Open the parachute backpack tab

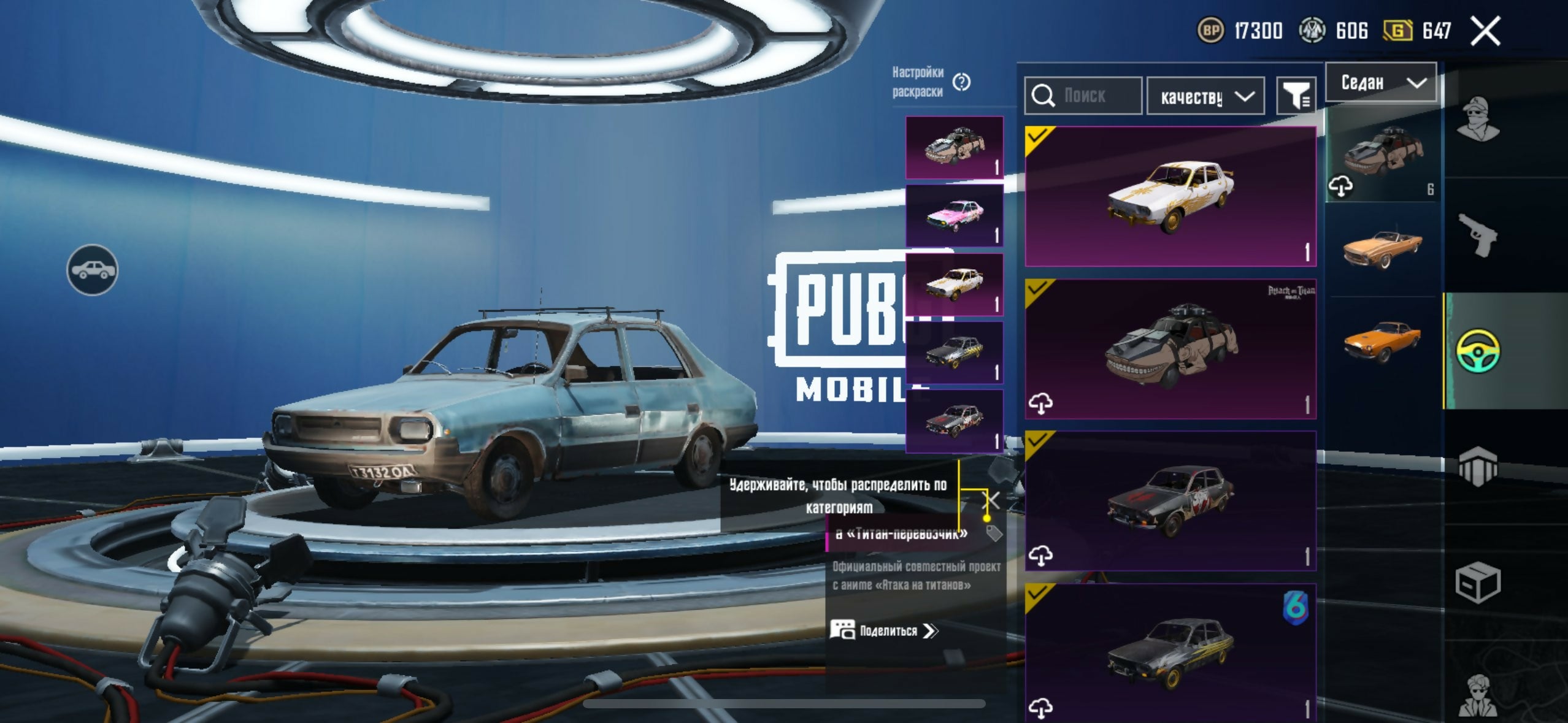click(x=1477, y=467)
